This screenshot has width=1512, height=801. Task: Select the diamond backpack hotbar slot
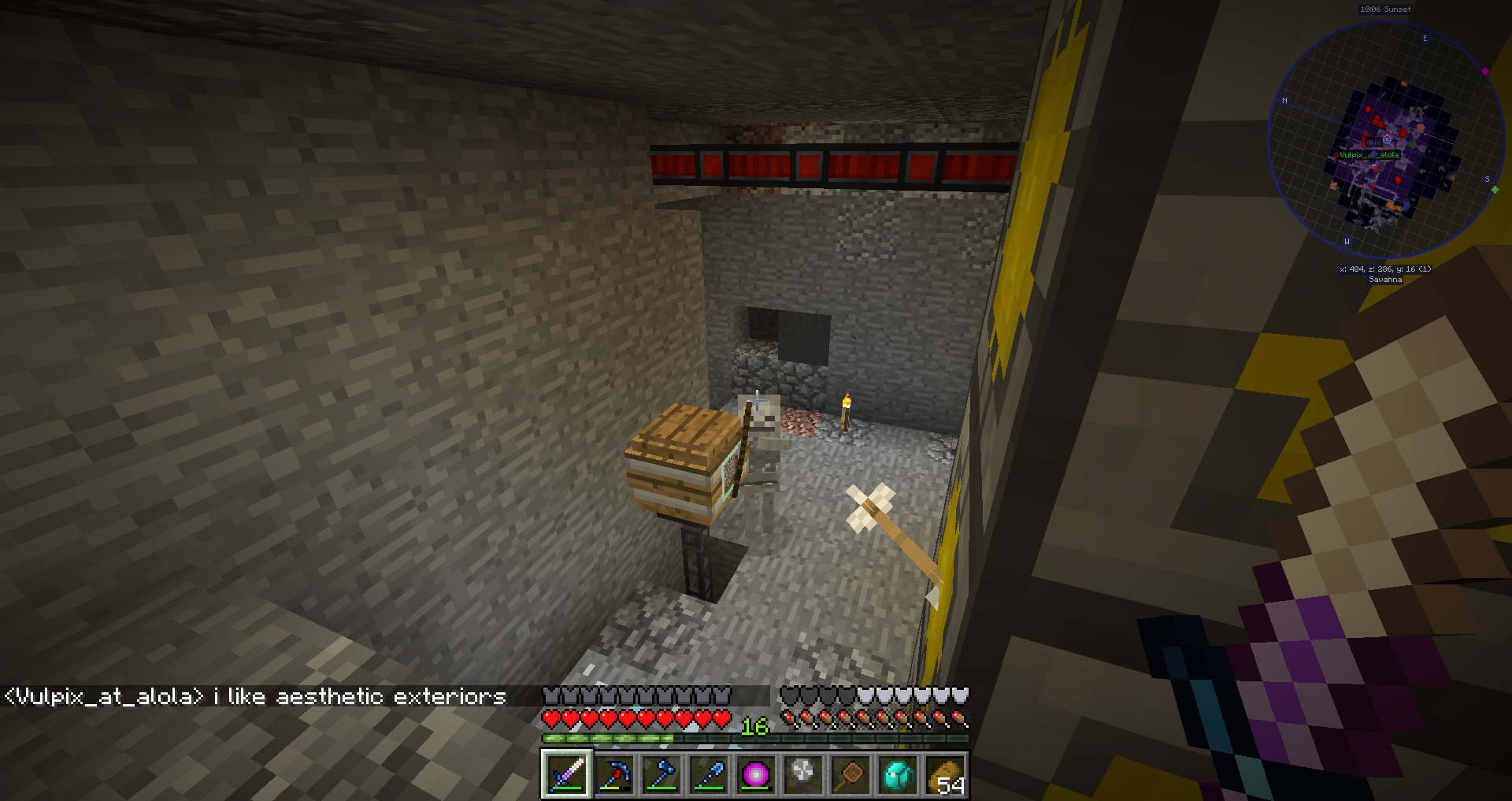click(898, 775)
